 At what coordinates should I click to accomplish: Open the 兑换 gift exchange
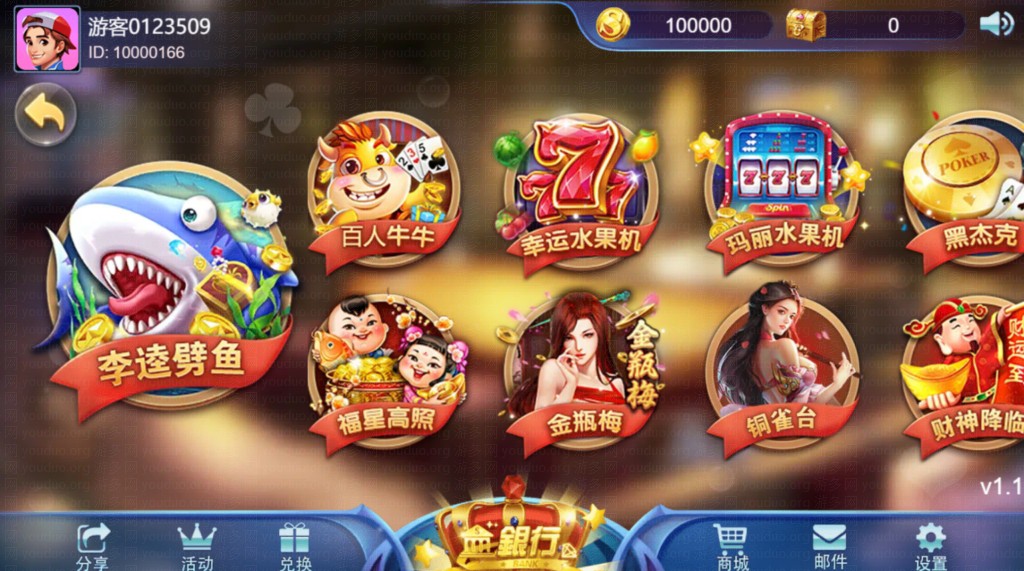click(x=294, y=545)
